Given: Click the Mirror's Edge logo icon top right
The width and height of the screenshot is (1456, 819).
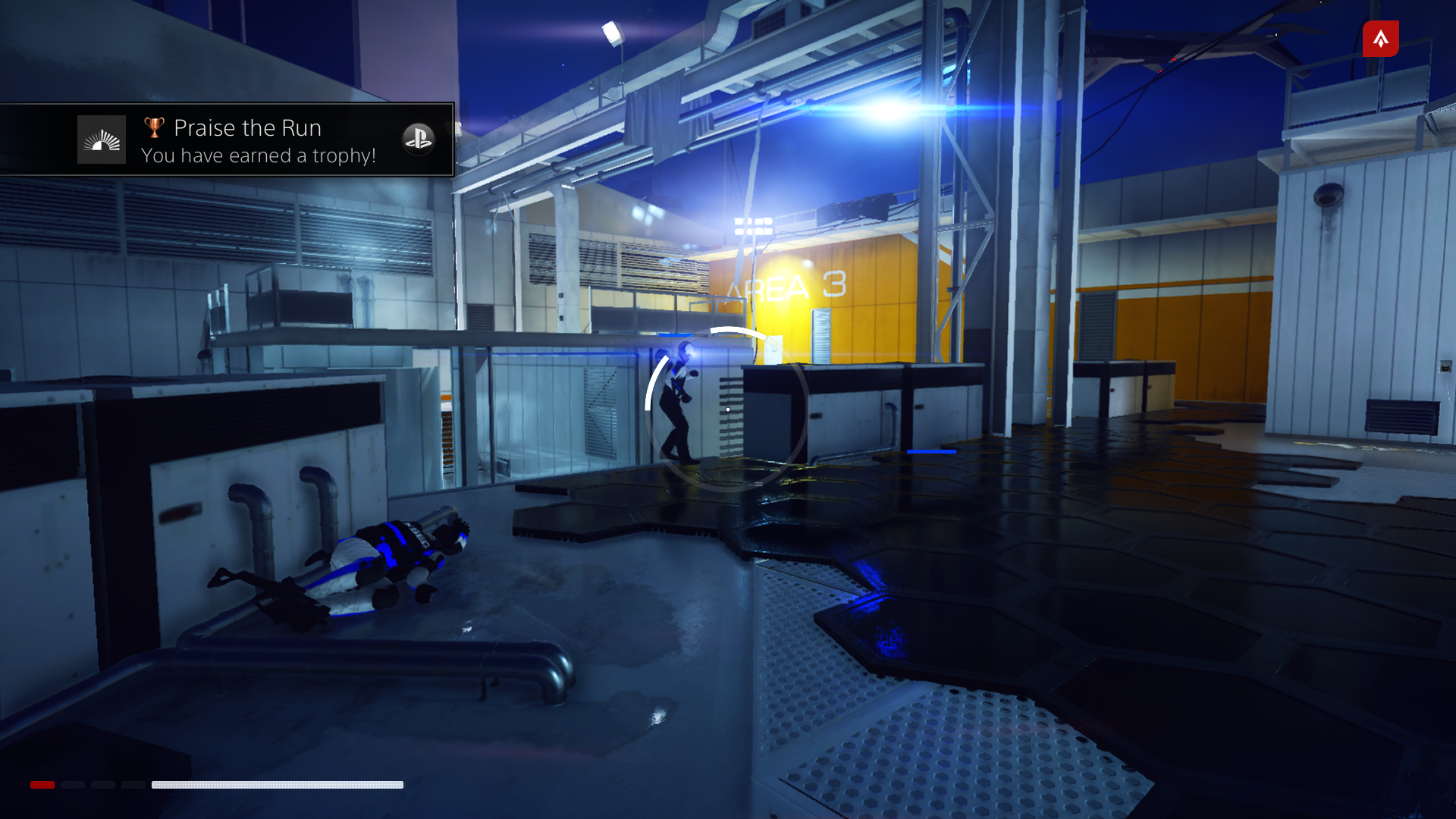Looking at the screenshot, I should [x=1380, y=39].
